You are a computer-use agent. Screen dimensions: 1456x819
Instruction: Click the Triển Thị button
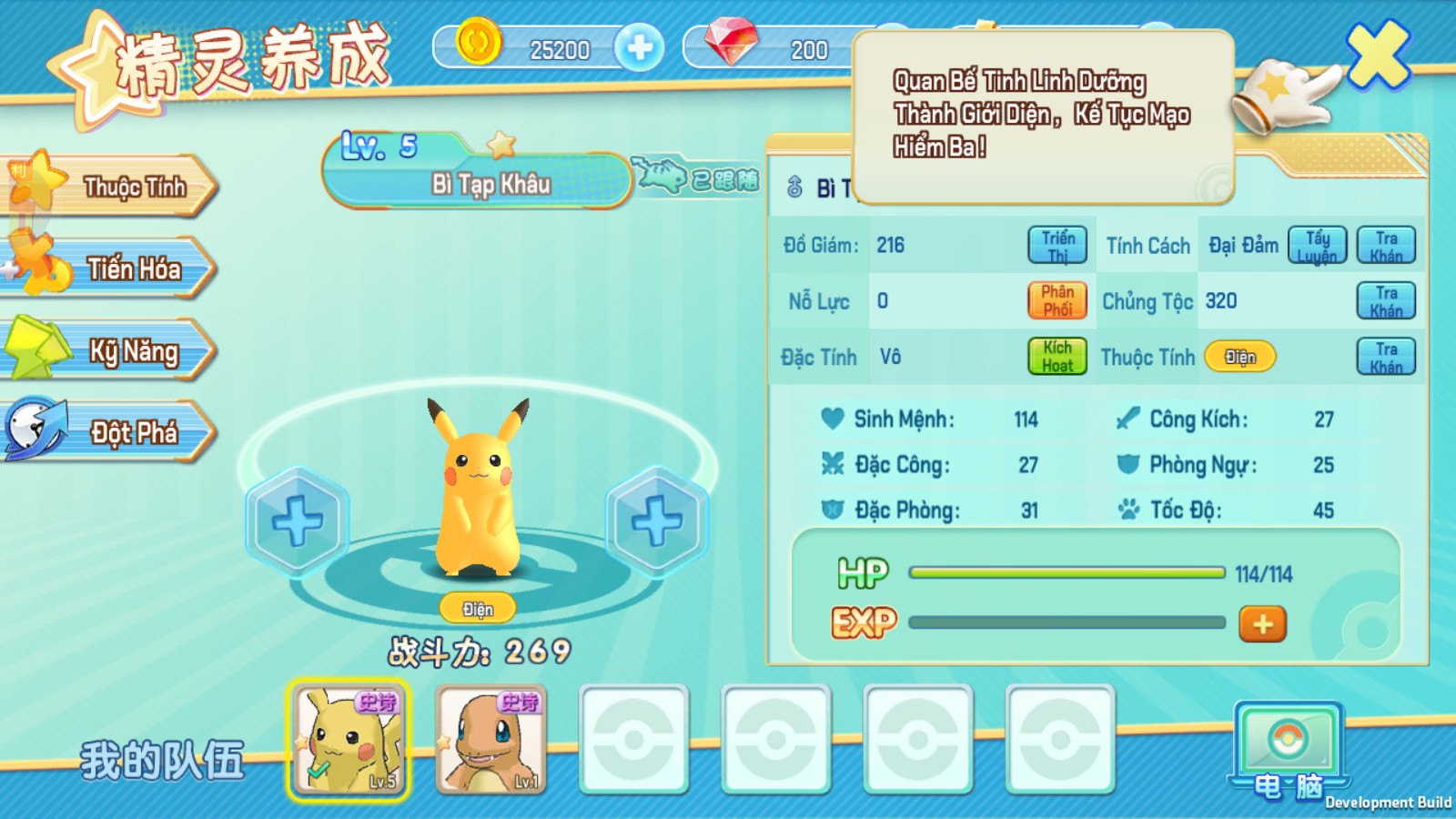tap(1057, 246)
